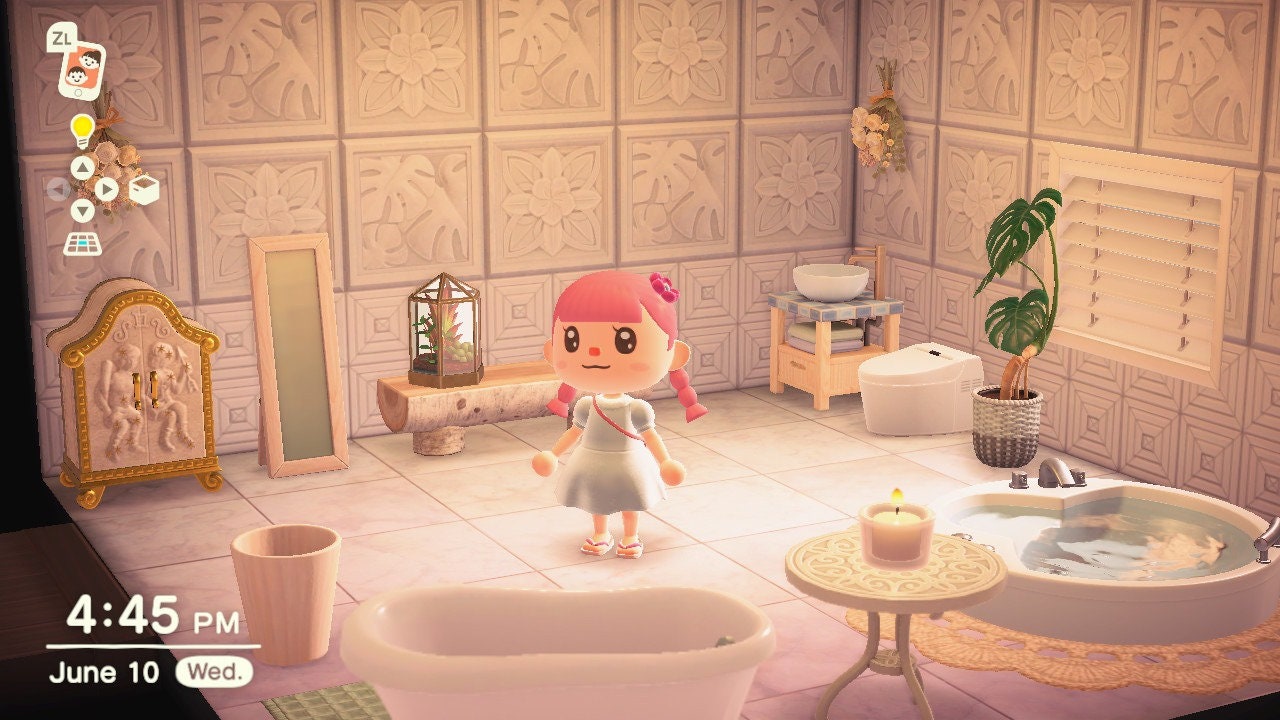Click the lit candle on the side table

click(894, 530)
